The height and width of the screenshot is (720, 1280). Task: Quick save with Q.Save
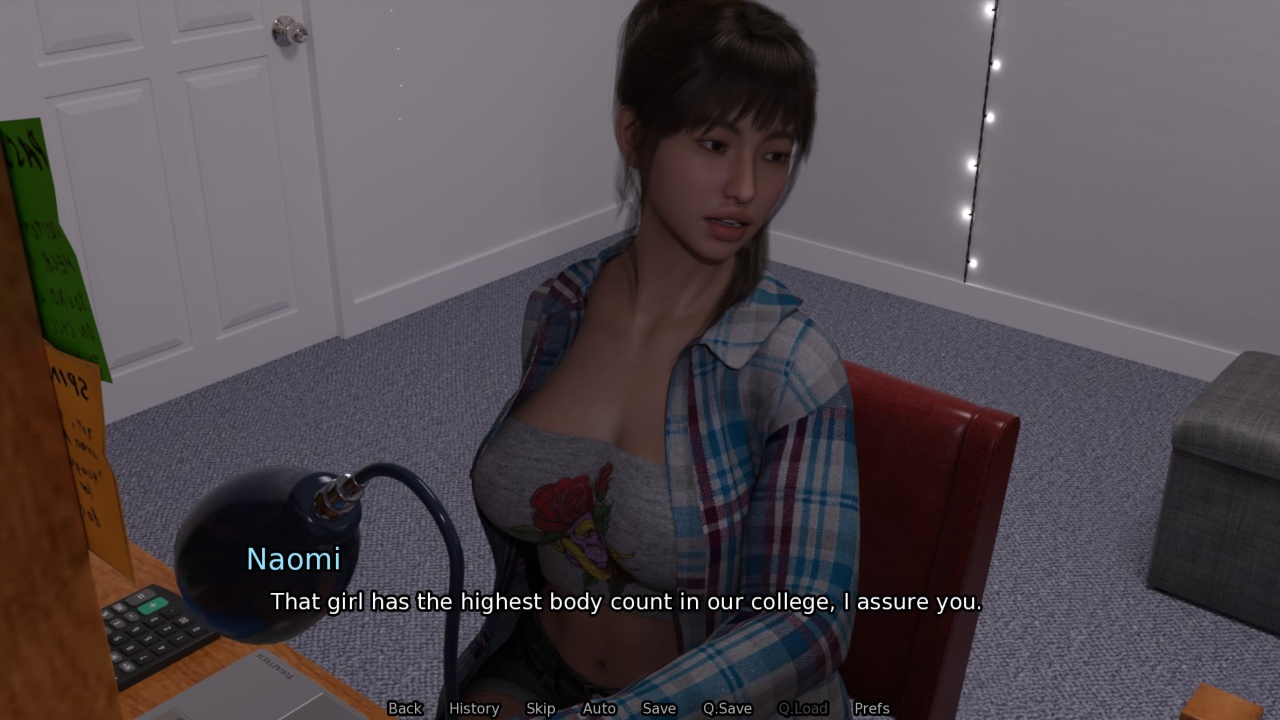[727, 708]
